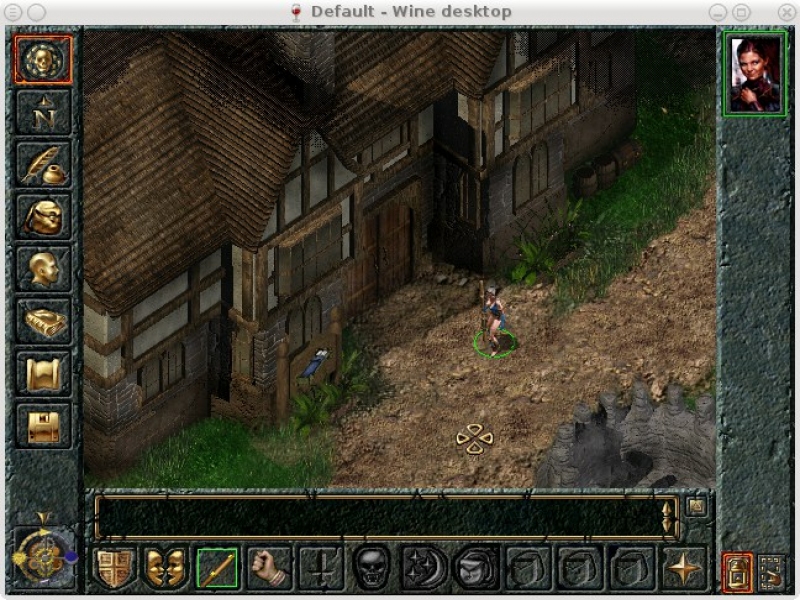Open the inventory helmeted head icon
Viewport: 800px width, 600px height.
(x=43, y=216)
